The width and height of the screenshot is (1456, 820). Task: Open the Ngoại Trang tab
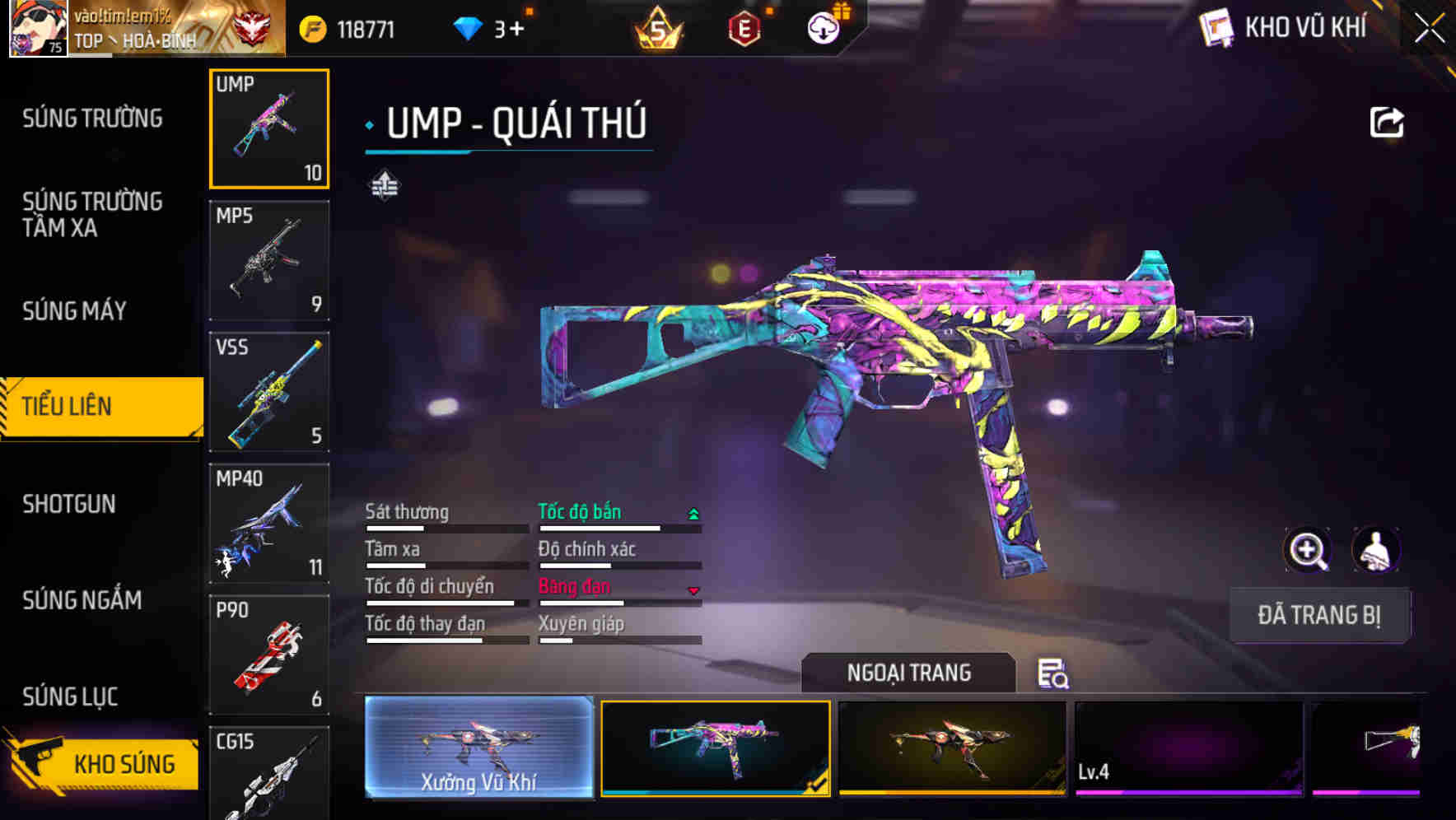(x=908, y=673)
